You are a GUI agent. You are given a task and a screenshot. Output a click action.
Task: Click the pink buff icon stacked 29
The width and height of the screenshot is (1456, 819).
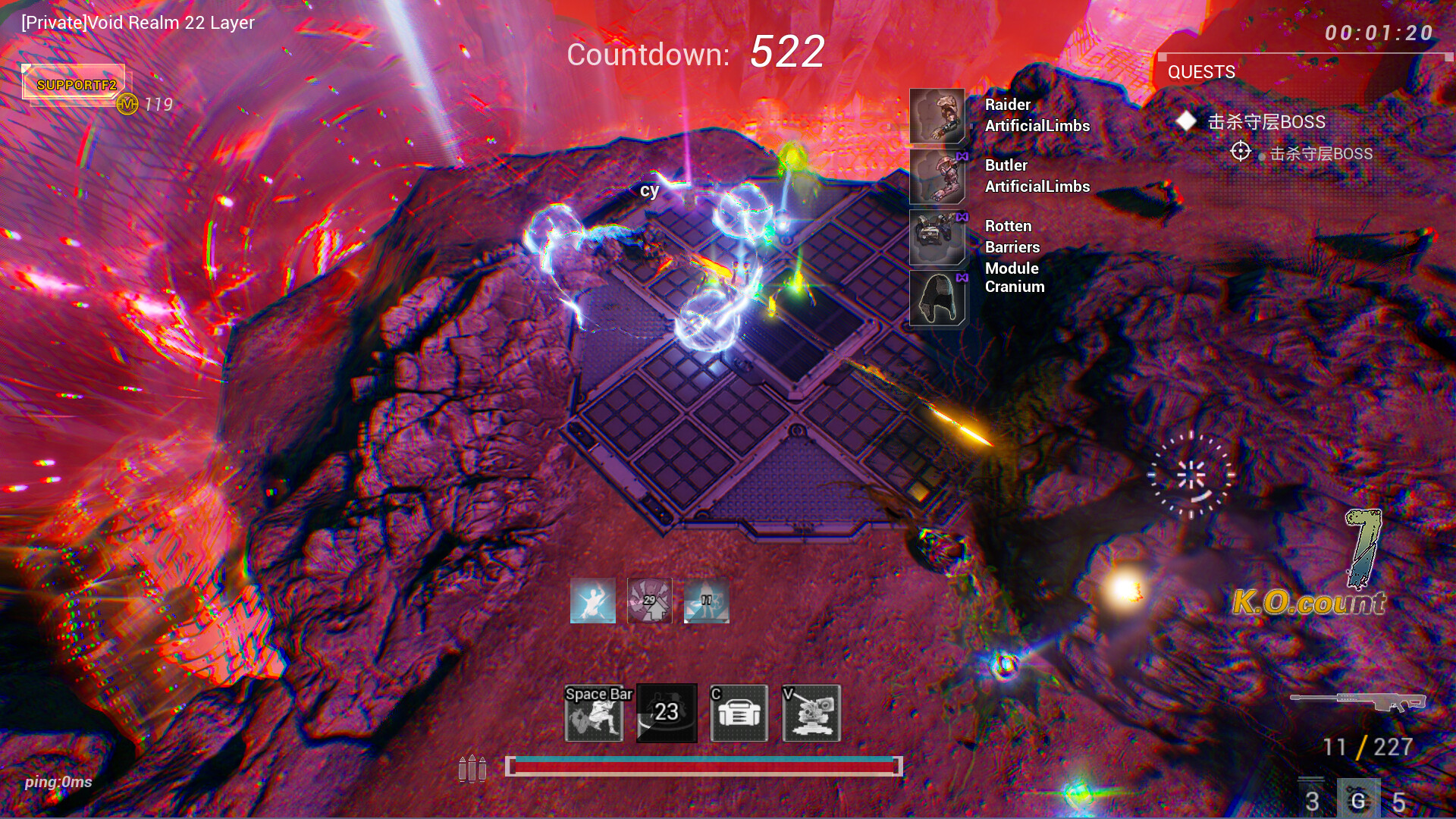pos(651,601)
